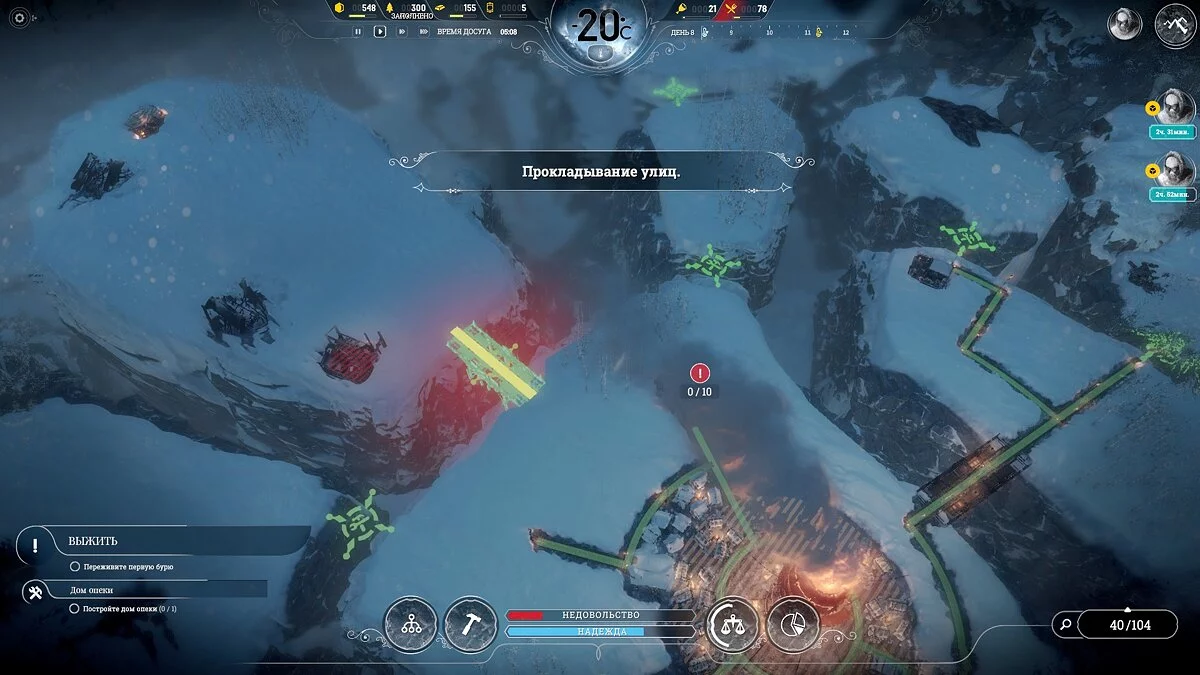Open the Frostland mountain map

(1175, 25)
